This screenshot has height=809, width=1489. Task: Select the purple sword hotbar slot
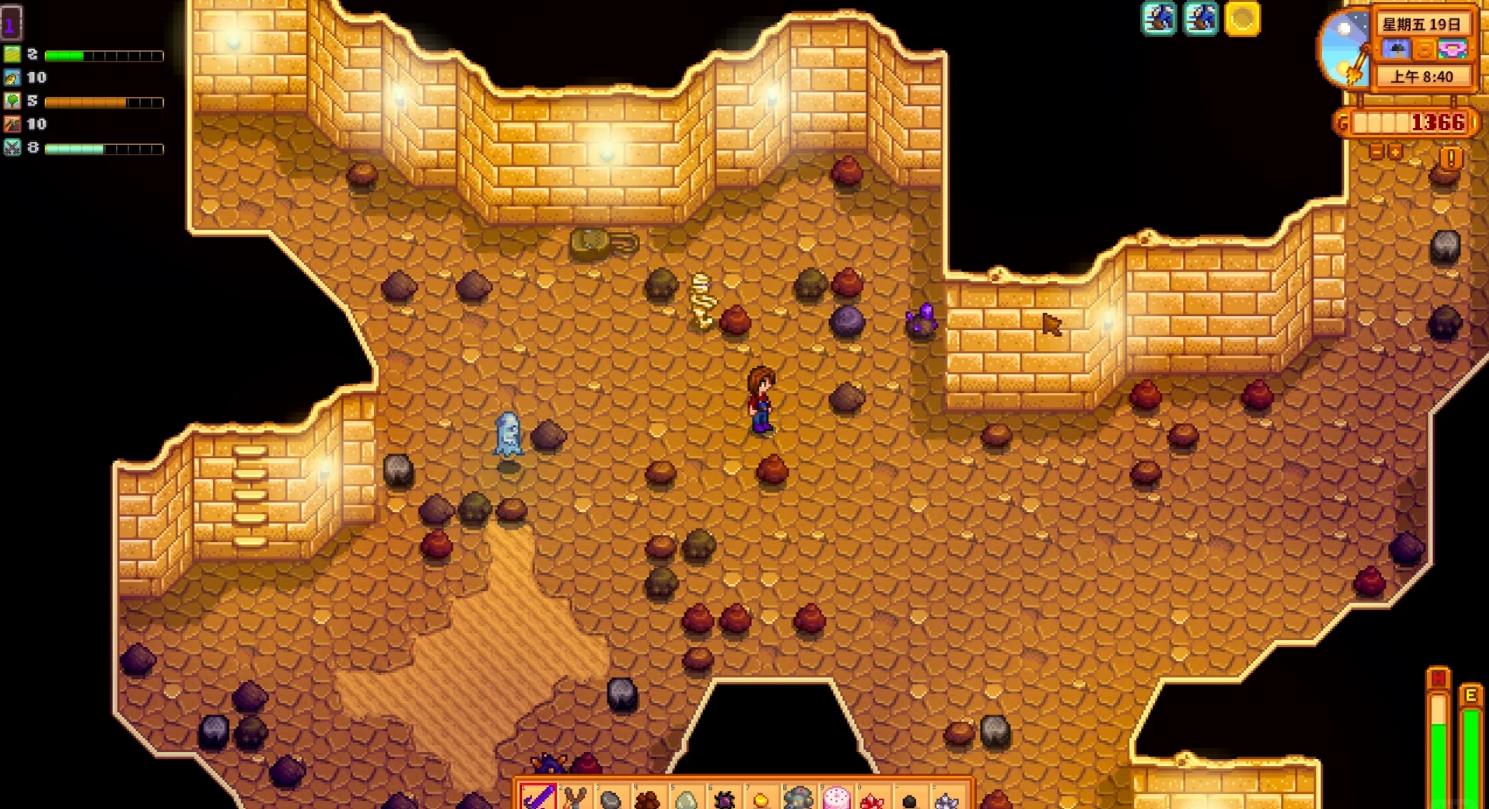(x=538, y=798)
